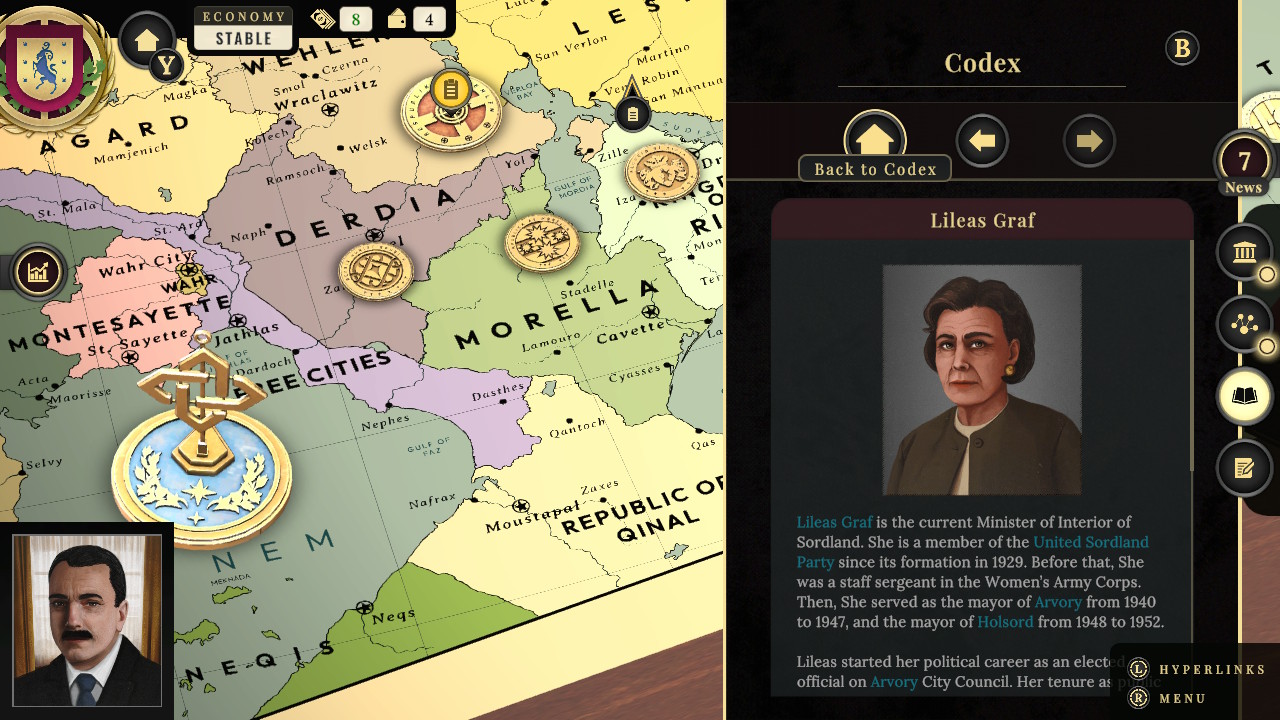Image resolution: width=1280 pixels, height=720 pixels.
Task: Click the cash icon next to the 8 counter
Action: [x=324, y=18]
